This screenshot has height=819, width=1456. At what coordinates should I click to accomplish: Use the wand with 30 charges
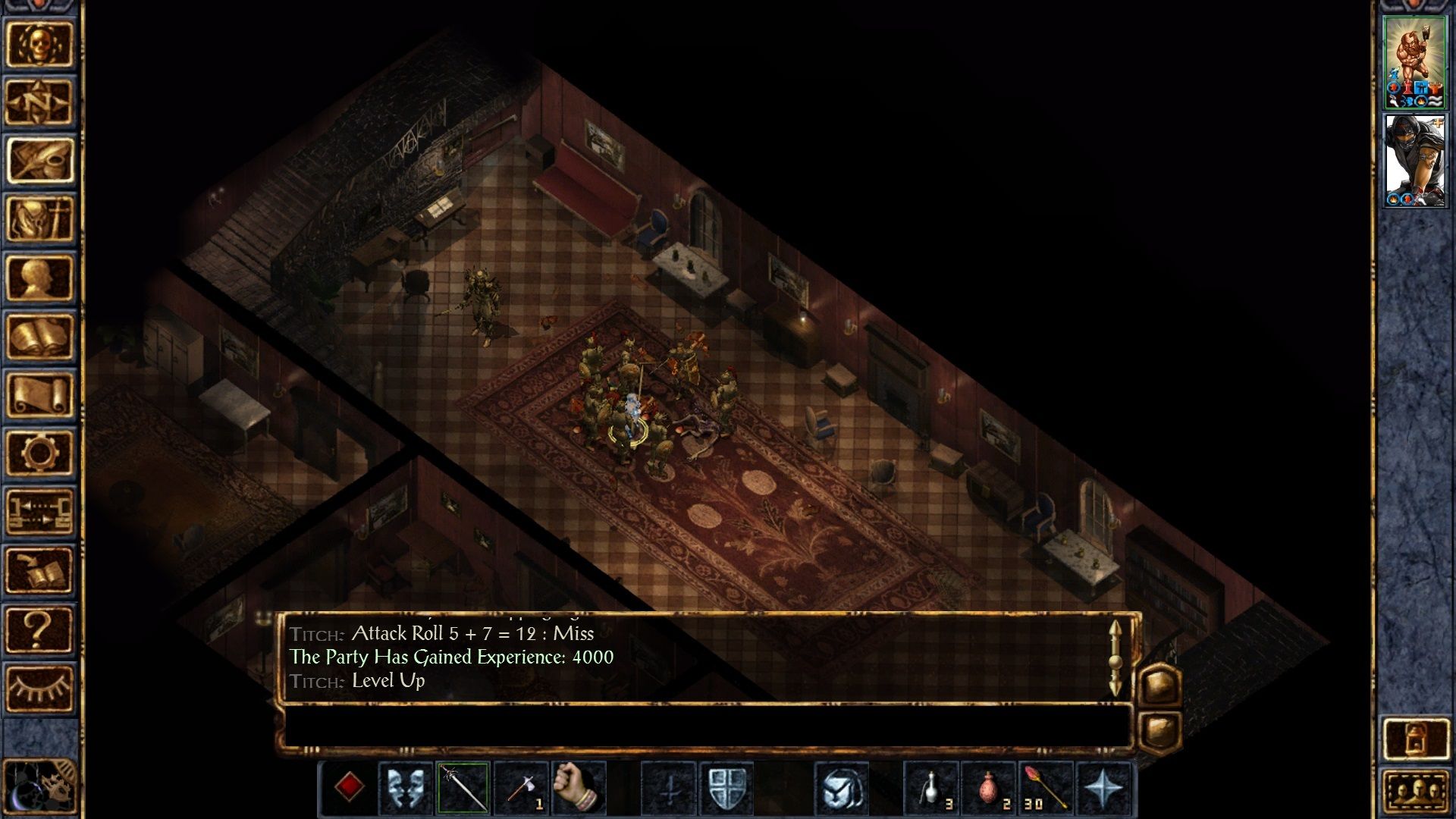click(x=1046, y=789)
